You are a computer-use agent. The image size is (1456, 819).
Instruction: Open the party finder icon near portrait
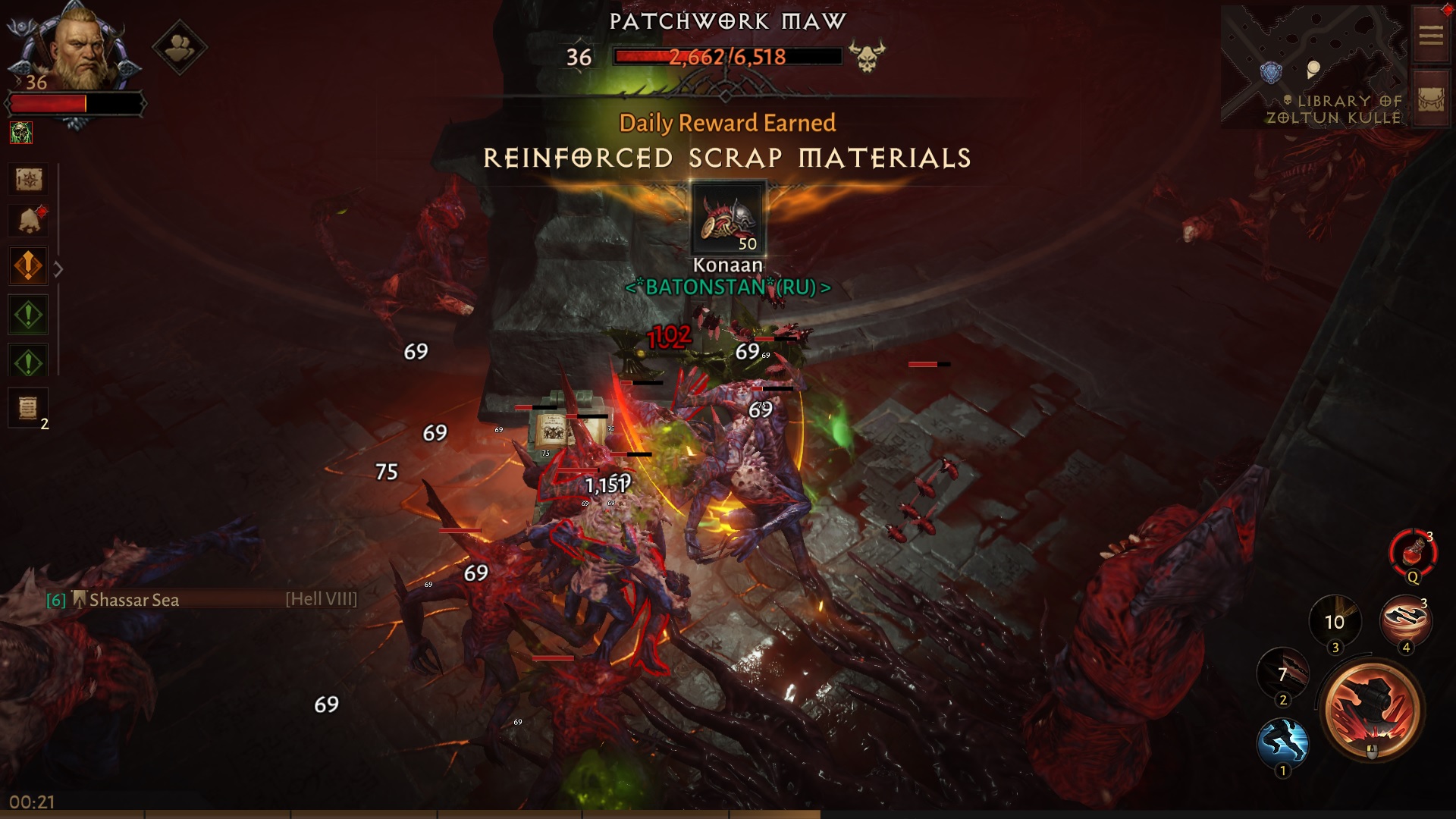tap(180, 45)
